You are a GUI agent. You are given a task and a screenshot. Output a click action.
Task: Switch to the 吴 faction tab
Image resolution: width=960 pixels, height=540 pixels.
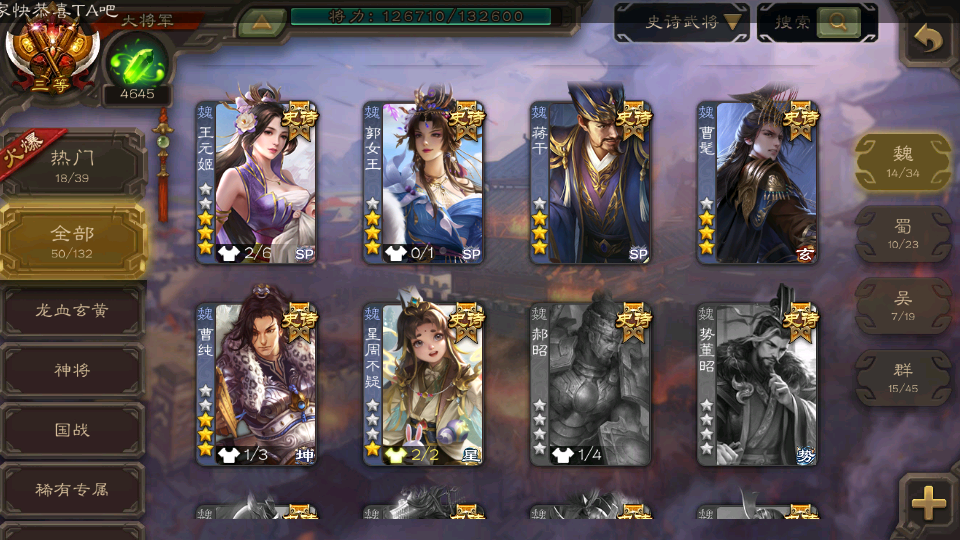(902, 305)
